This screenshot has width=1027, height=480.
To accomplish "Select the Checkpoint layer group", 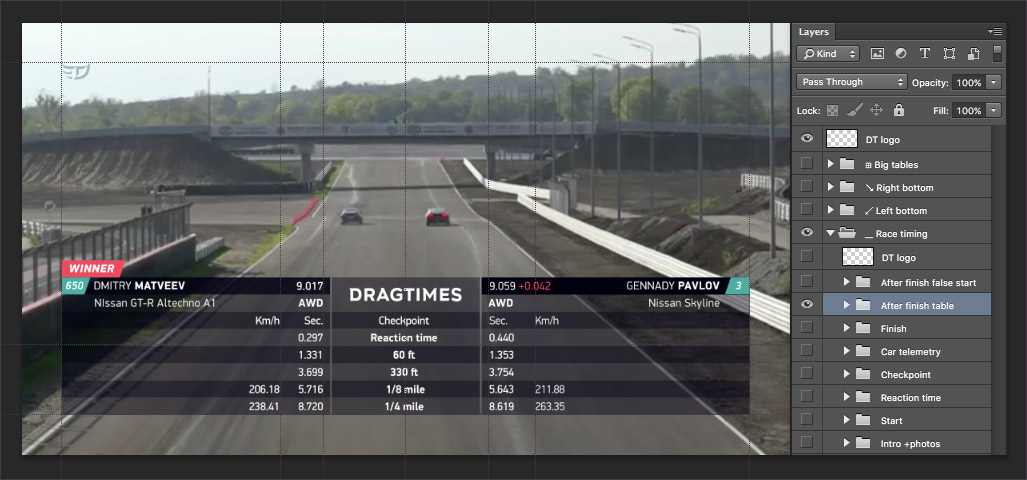I will pos(905,375).
